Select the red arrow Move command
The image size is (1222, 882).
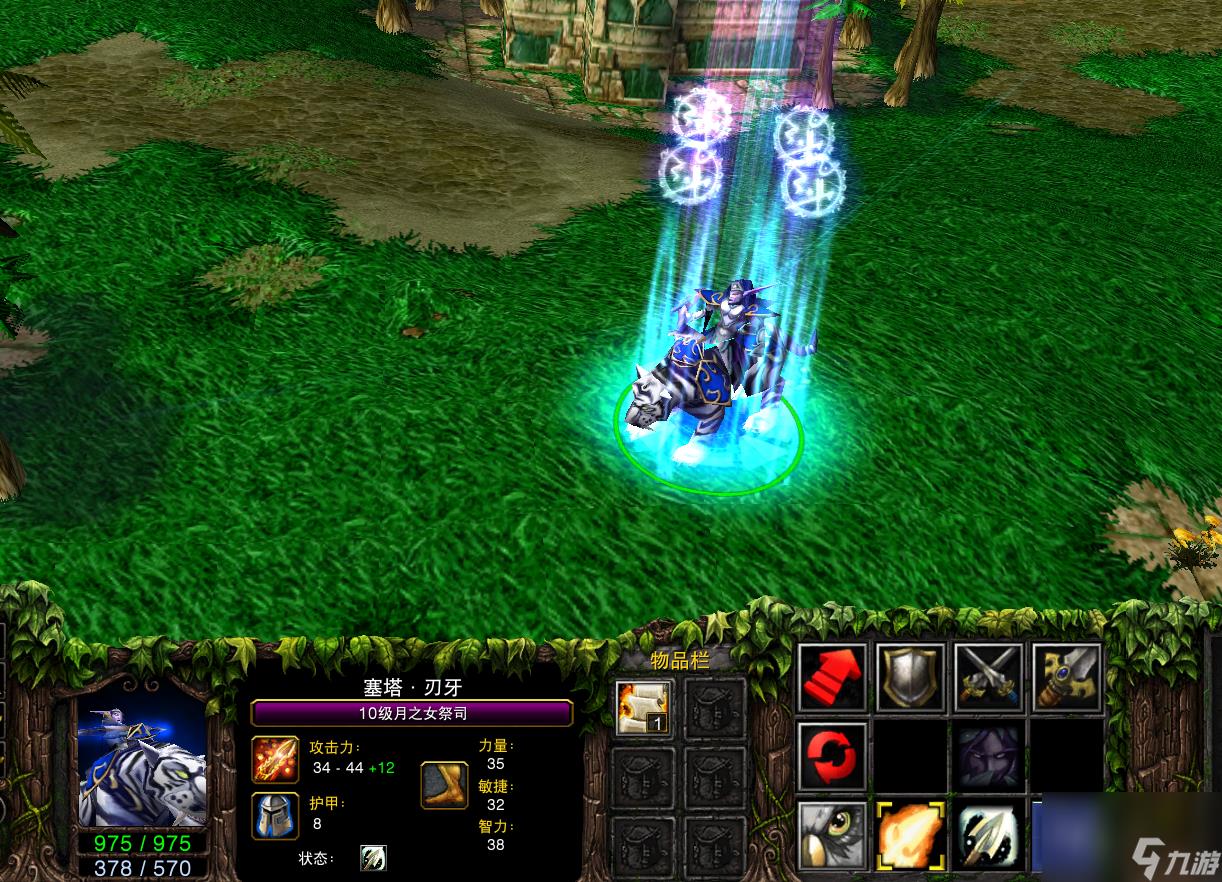tap(832, 678)
